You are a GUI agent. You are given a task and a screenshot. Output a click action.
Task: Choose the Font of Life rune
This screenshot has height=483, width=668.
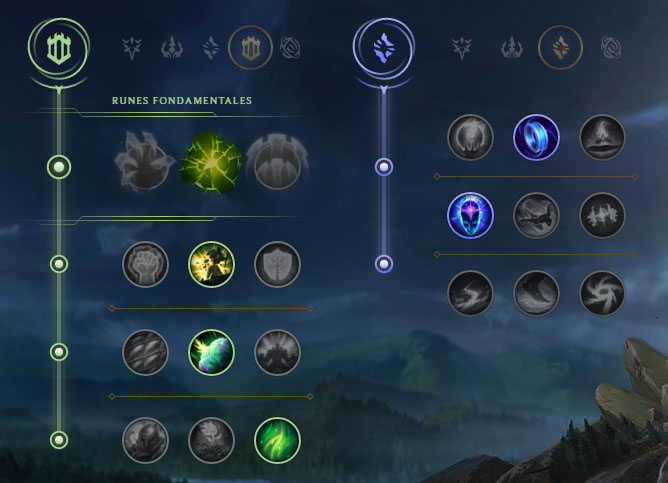211,265
